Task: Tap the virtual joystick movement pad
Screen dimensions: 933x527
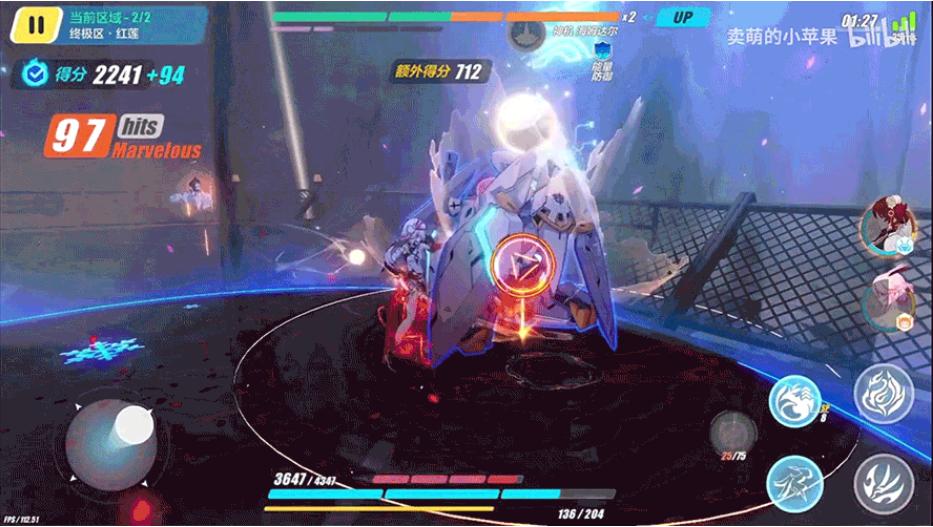Action: pos(110,445)
